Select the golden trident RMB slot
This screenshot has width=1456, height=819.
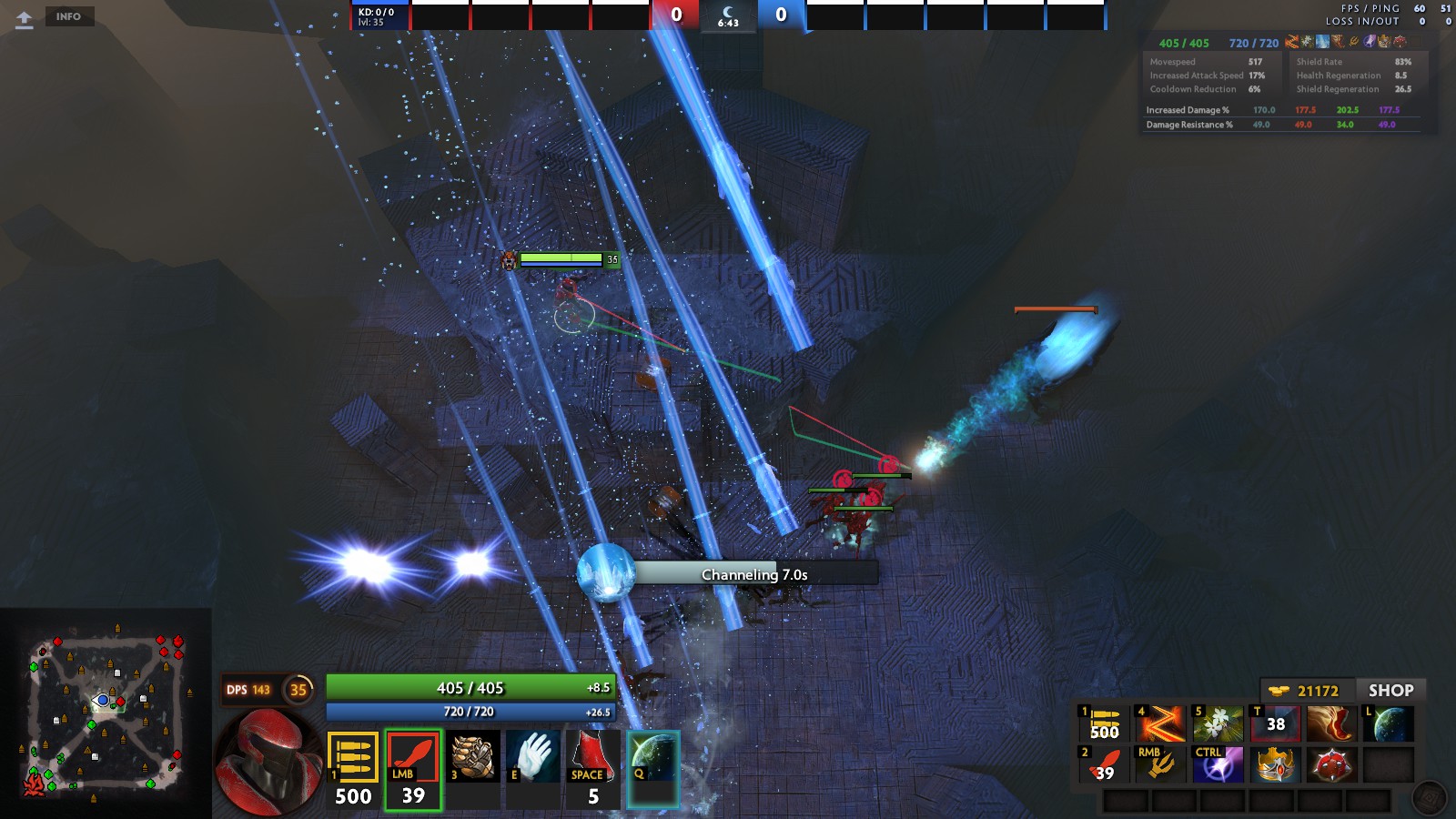1159,765
